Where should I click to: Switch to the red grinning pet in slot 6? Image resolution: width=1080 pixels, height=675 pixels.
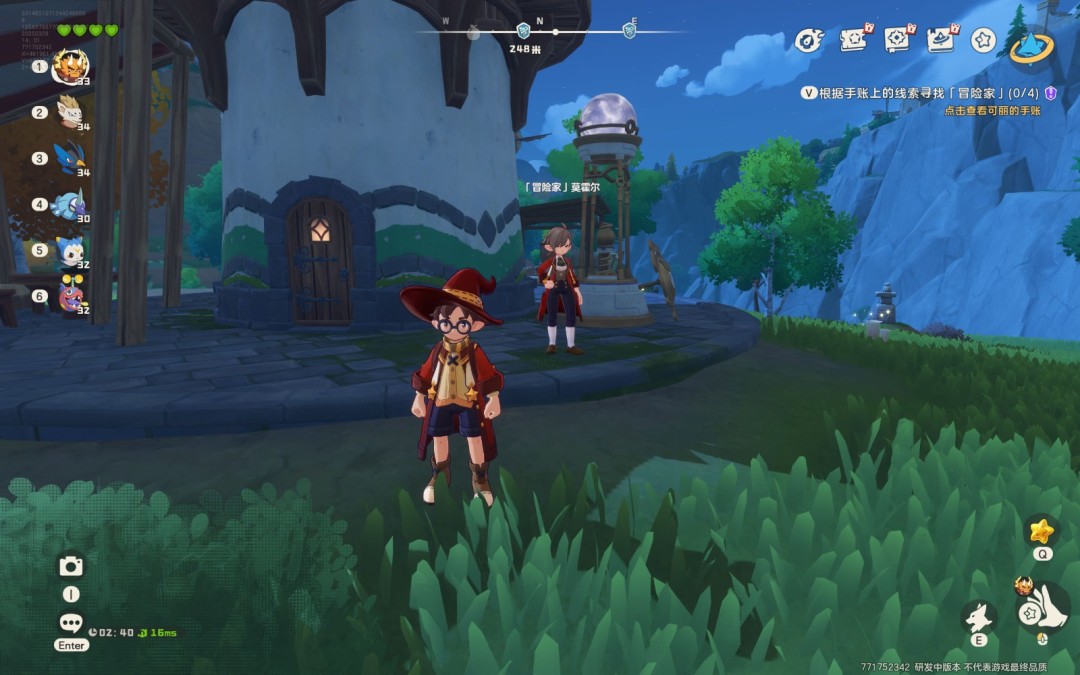(x=70, y=296)
